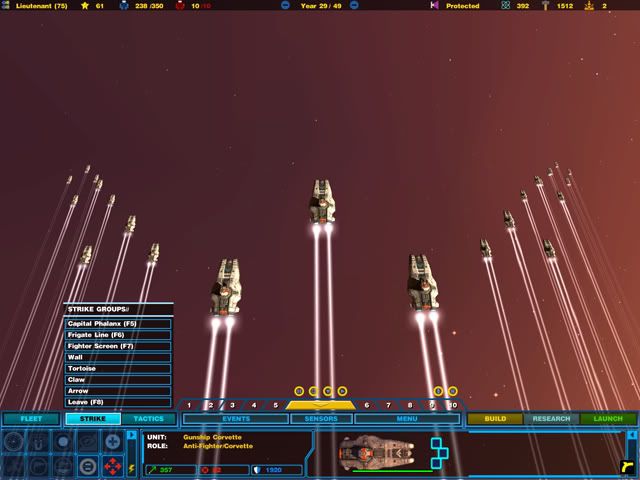Activate the red move arrows command
Viewport: 640px width, 480px height.
click(112, 466)
